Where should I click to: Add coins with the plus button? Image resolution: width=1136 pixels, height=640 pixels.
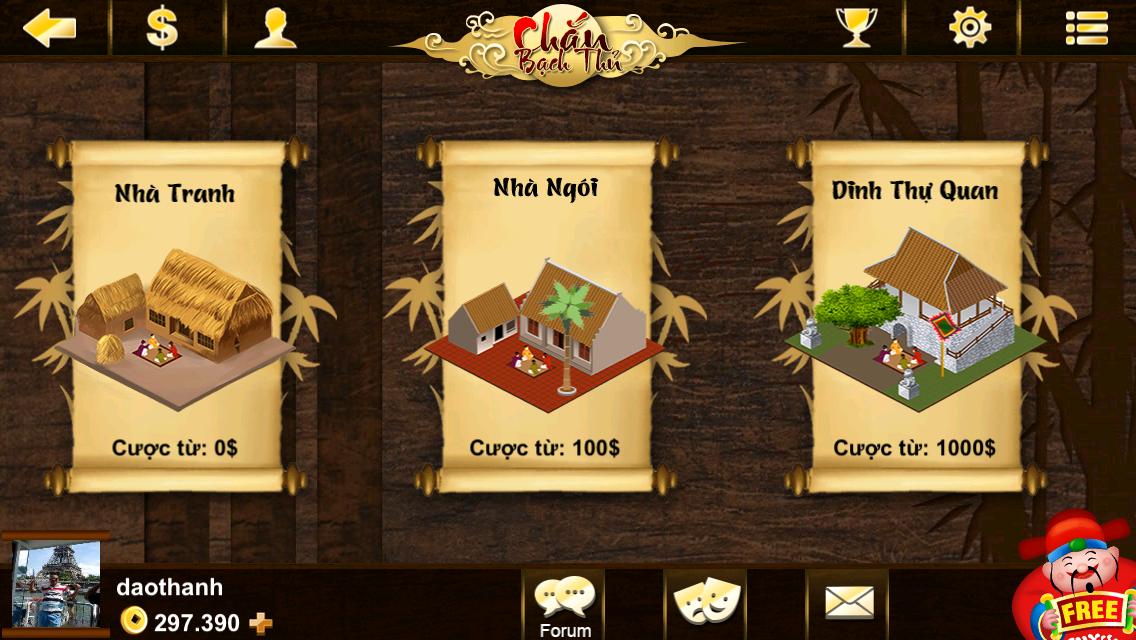coord(260,624)
